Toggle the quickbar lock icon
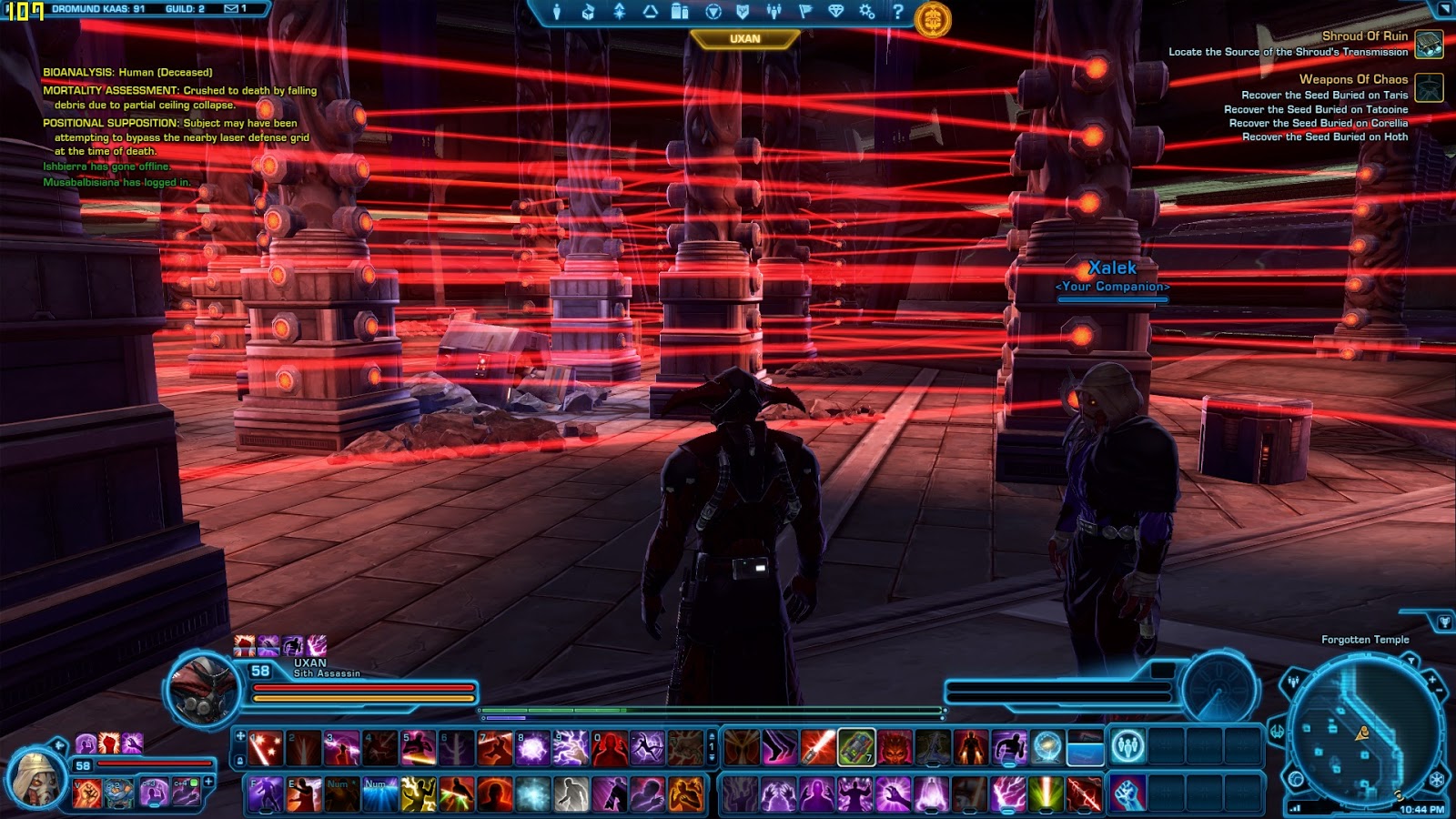This screenshot has height=819, width=1456. pyautogui.click(x=240, y=761)
